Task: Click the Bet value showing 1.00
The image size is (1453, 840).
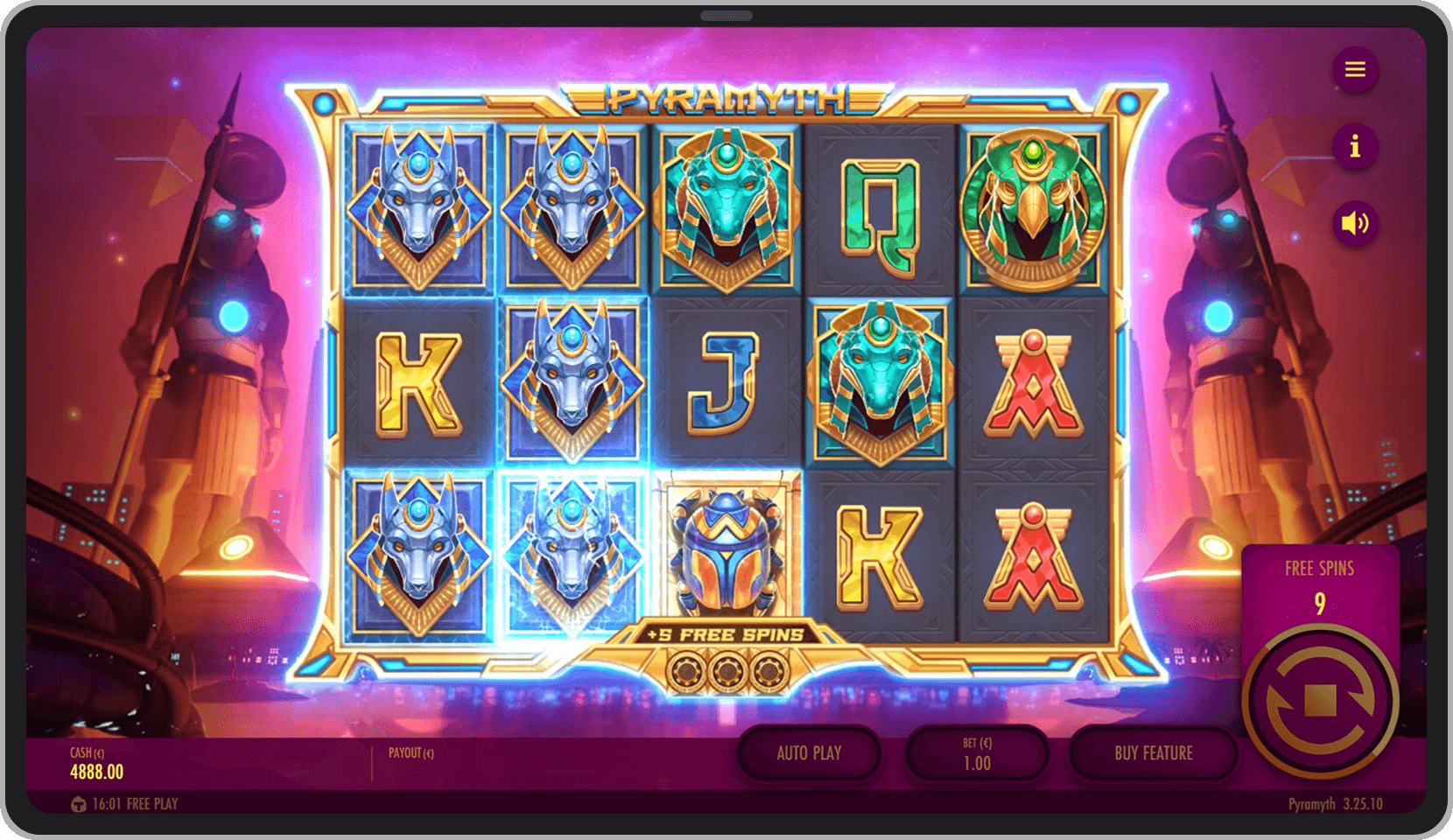Action: coord(977,761)
